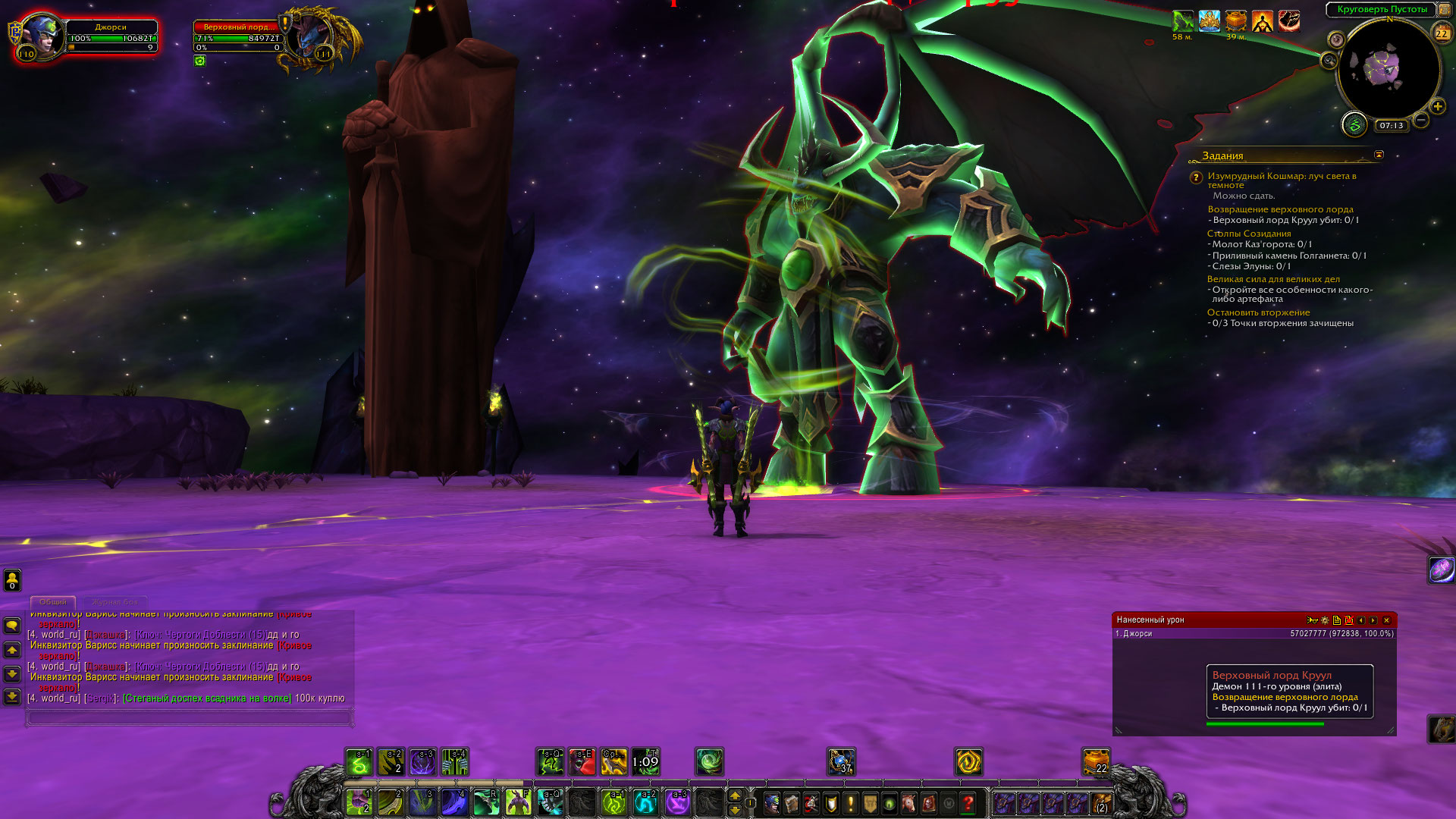Image resolution: width=1456 pixels, height=819 pixels.
Task: Open the backpack bag slot marked (2)
Action: [1100, 802]
